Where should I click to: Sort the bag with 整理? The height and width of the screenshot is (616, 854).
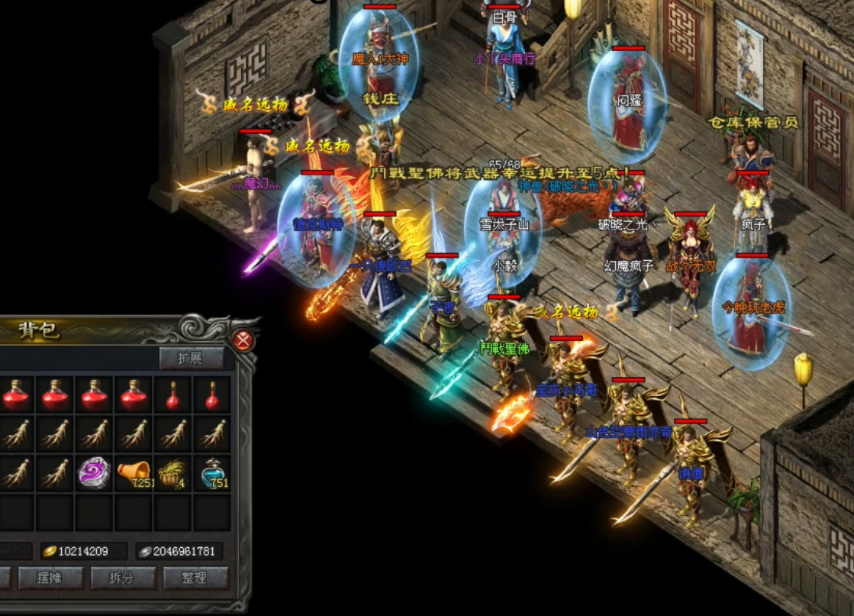pos(194,577)
